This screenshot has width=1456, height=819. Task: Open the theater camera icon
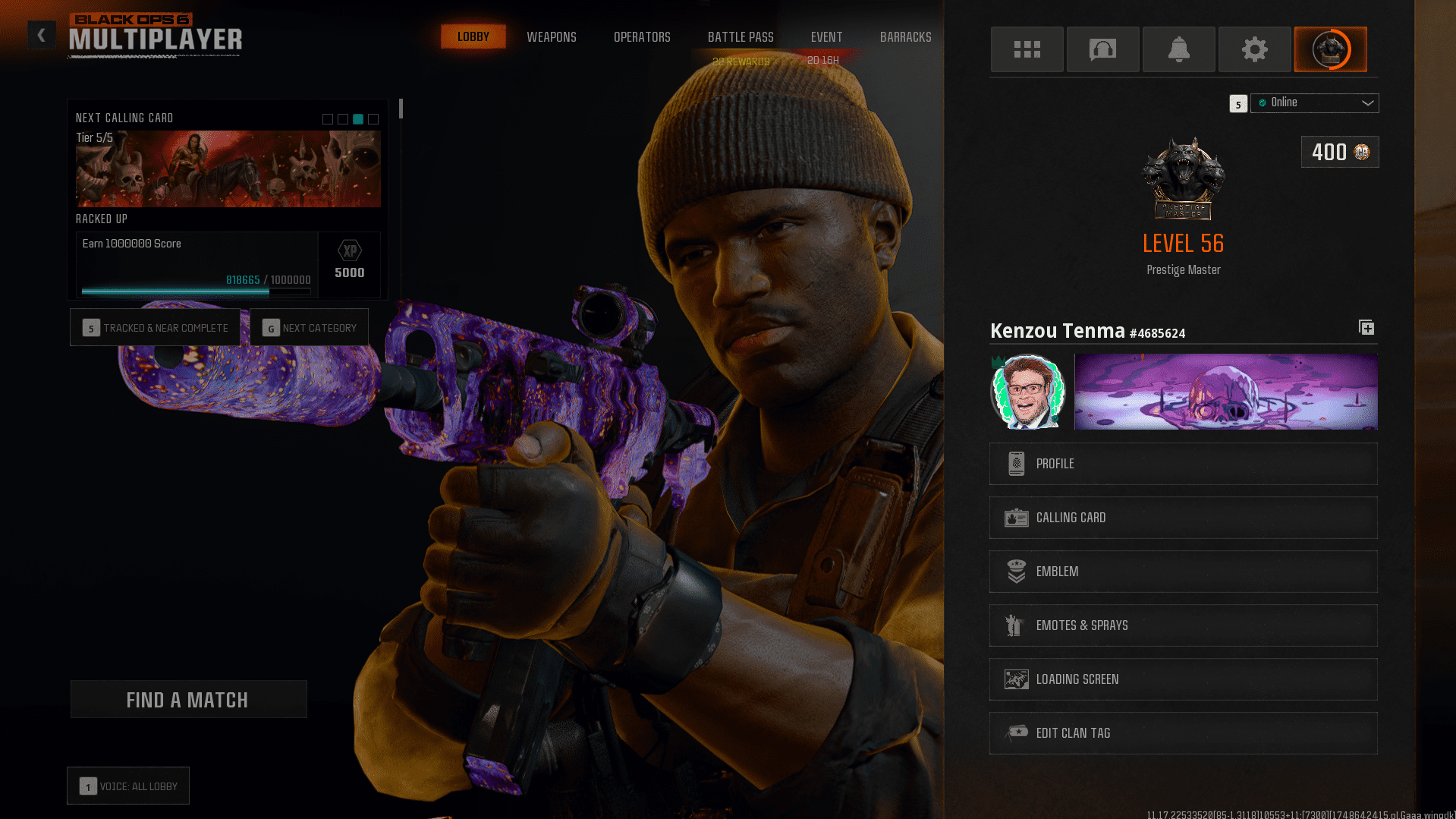click(x=1102, y=49)
